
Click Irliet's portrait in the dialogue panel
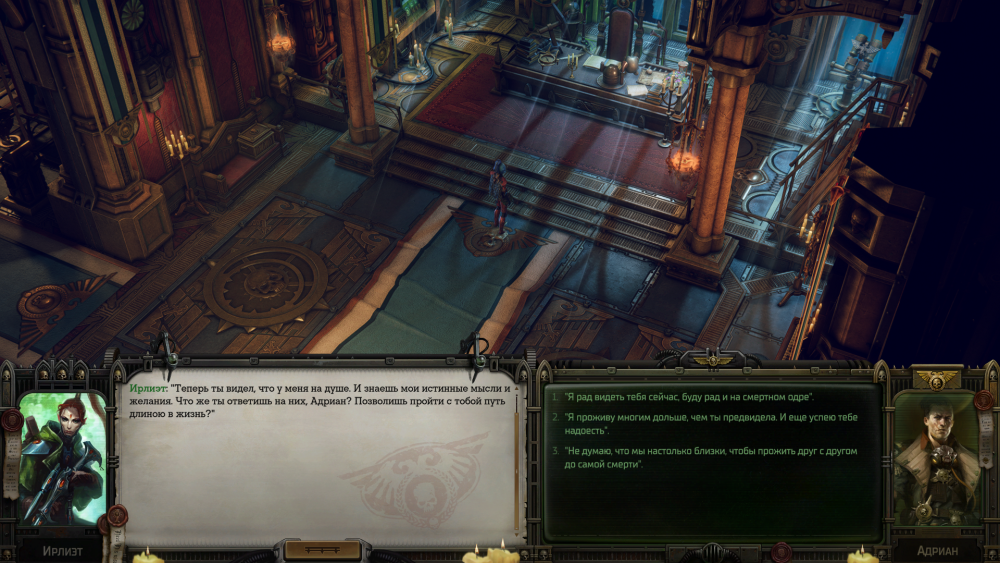[62, 458]
